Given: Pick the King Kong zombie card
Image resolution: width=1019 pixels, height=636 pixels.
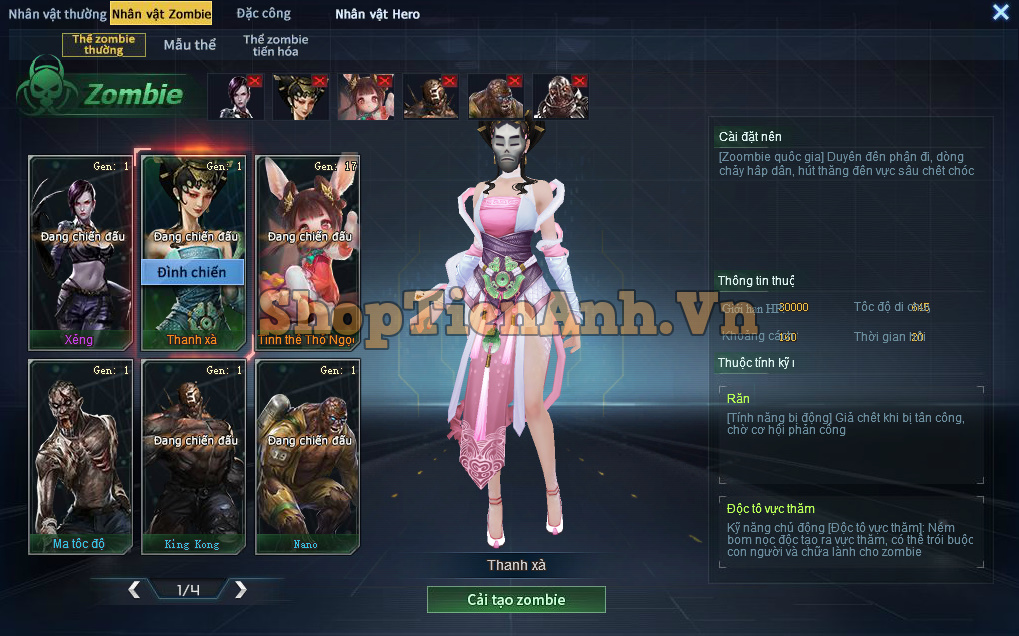Looking at the screenshot, I should click(x=193, y=455).
